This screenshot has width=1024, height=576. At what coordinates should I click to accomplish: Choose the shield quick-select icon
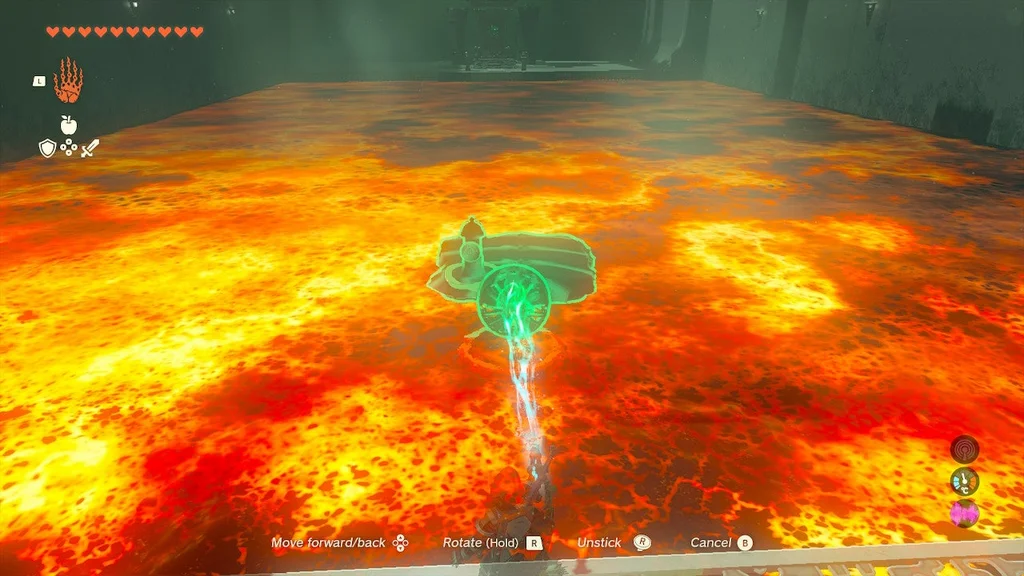pyautogui.click(x=46, y=148)
